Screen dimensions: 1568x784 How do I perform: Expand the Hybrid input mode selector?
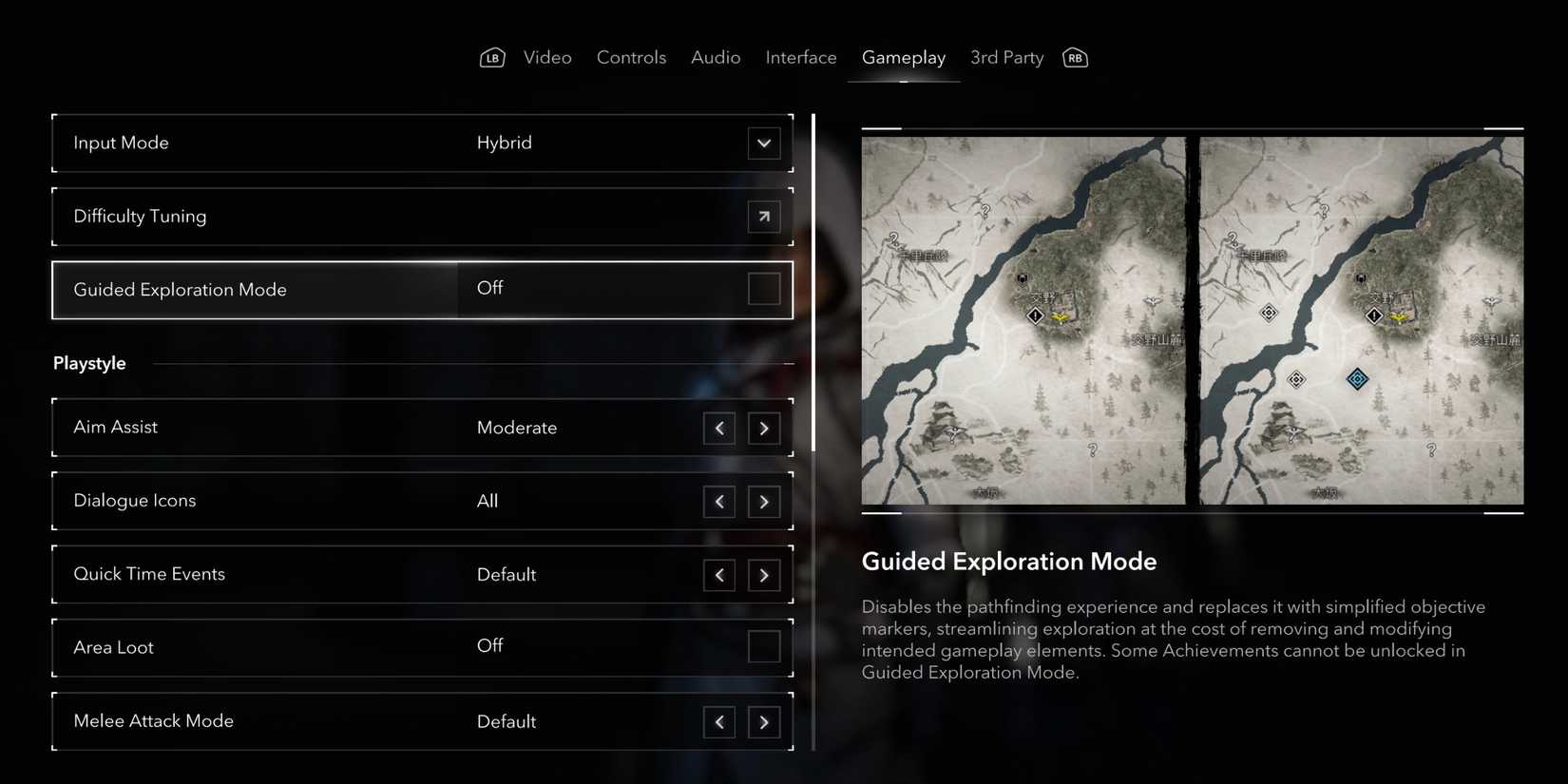click(764, 143)
